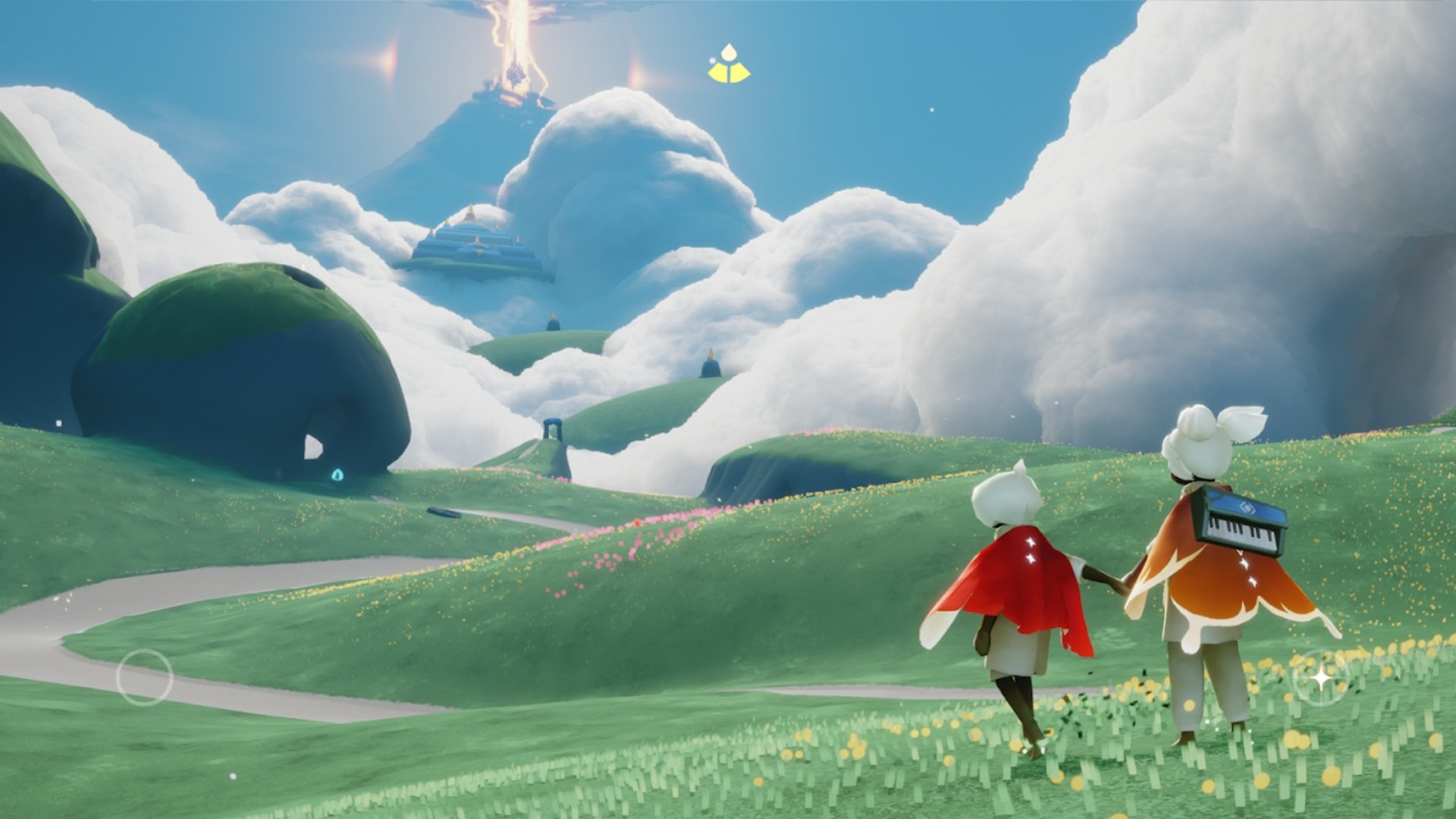Screen dimensions: 1456x819
Task: Select the glowing blue candle near the cave
Action: pyautogui.click(x=337, y=475)
